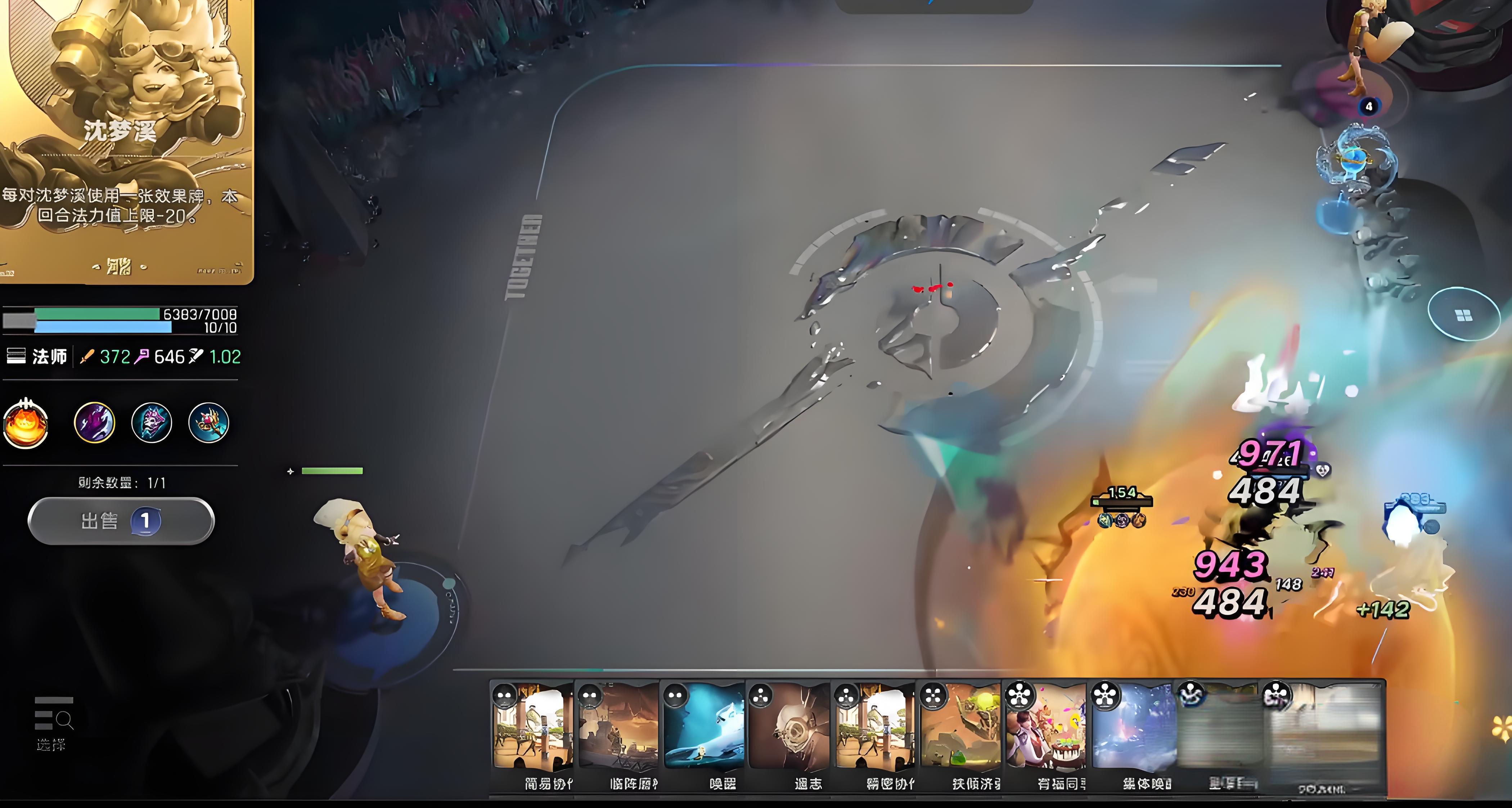Select the flaming cat bomb skill icon

[x=25, y=423]
